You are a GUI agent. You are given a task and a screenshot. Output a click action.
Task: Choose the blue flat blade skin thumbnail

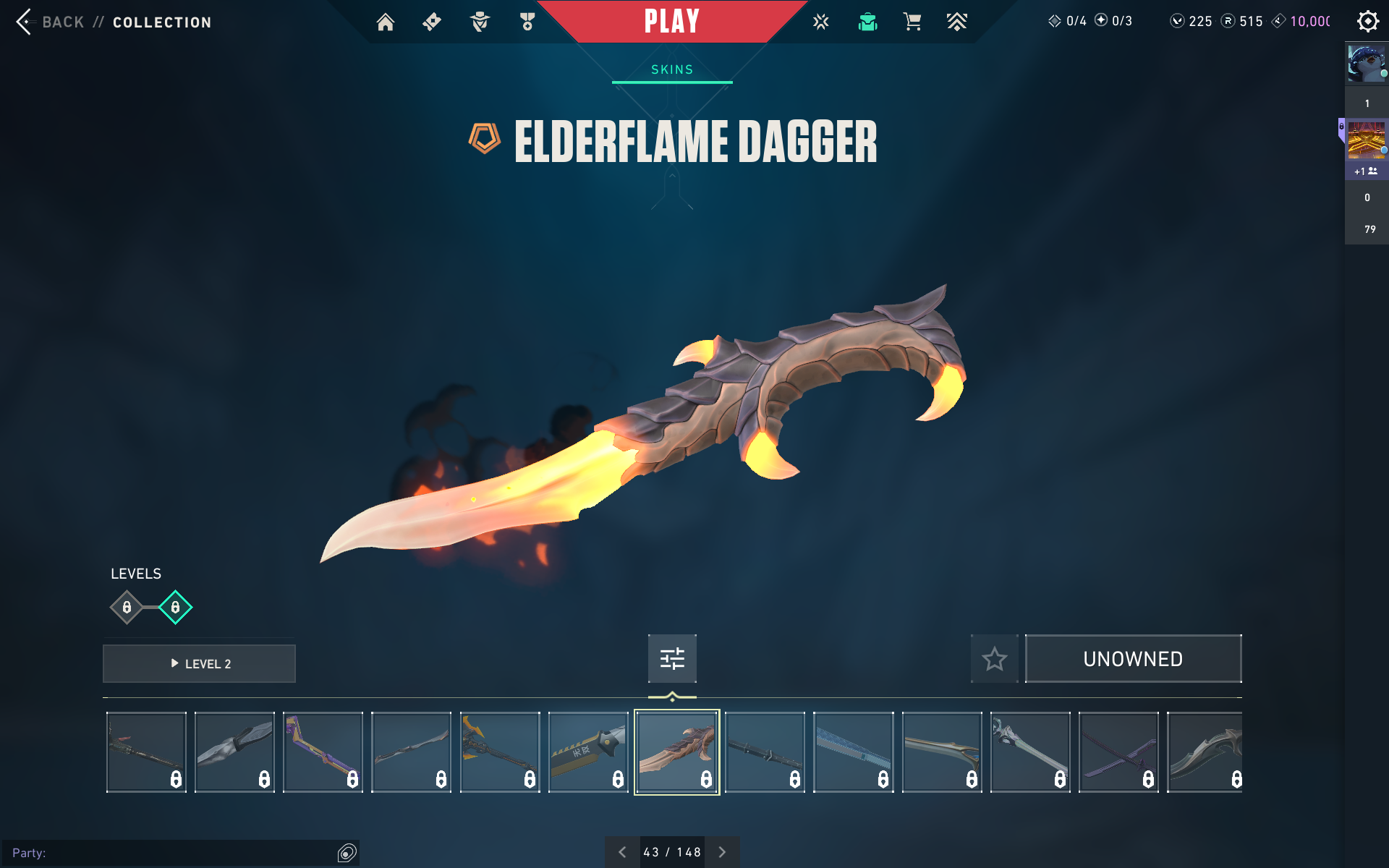tap(854, 752)
